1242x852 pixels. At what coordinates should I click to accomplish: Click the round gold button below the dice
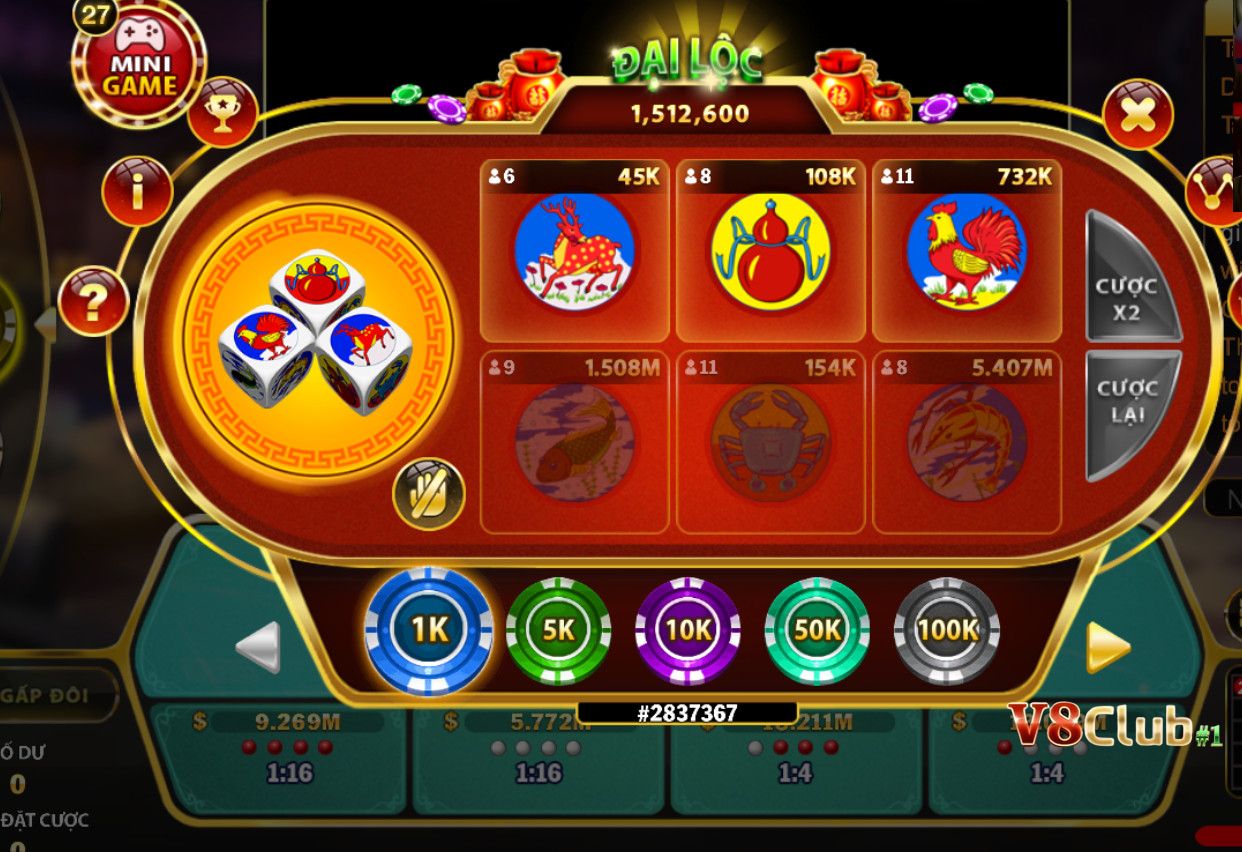429,493
